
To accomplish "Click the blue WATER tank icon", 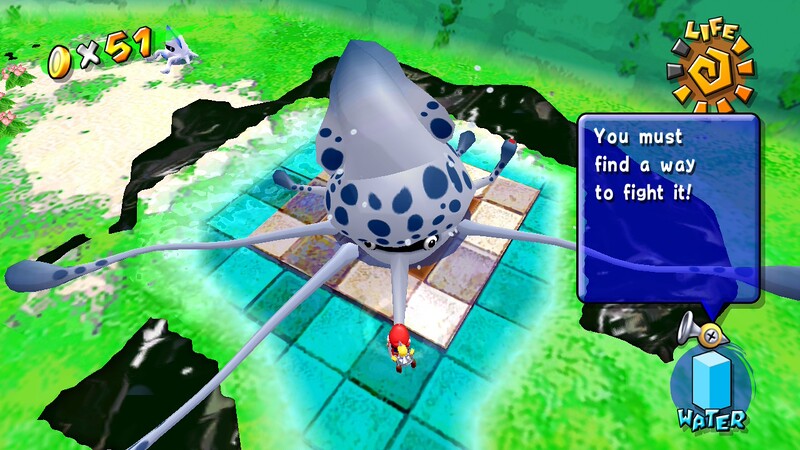I will [x=710, y=380].
